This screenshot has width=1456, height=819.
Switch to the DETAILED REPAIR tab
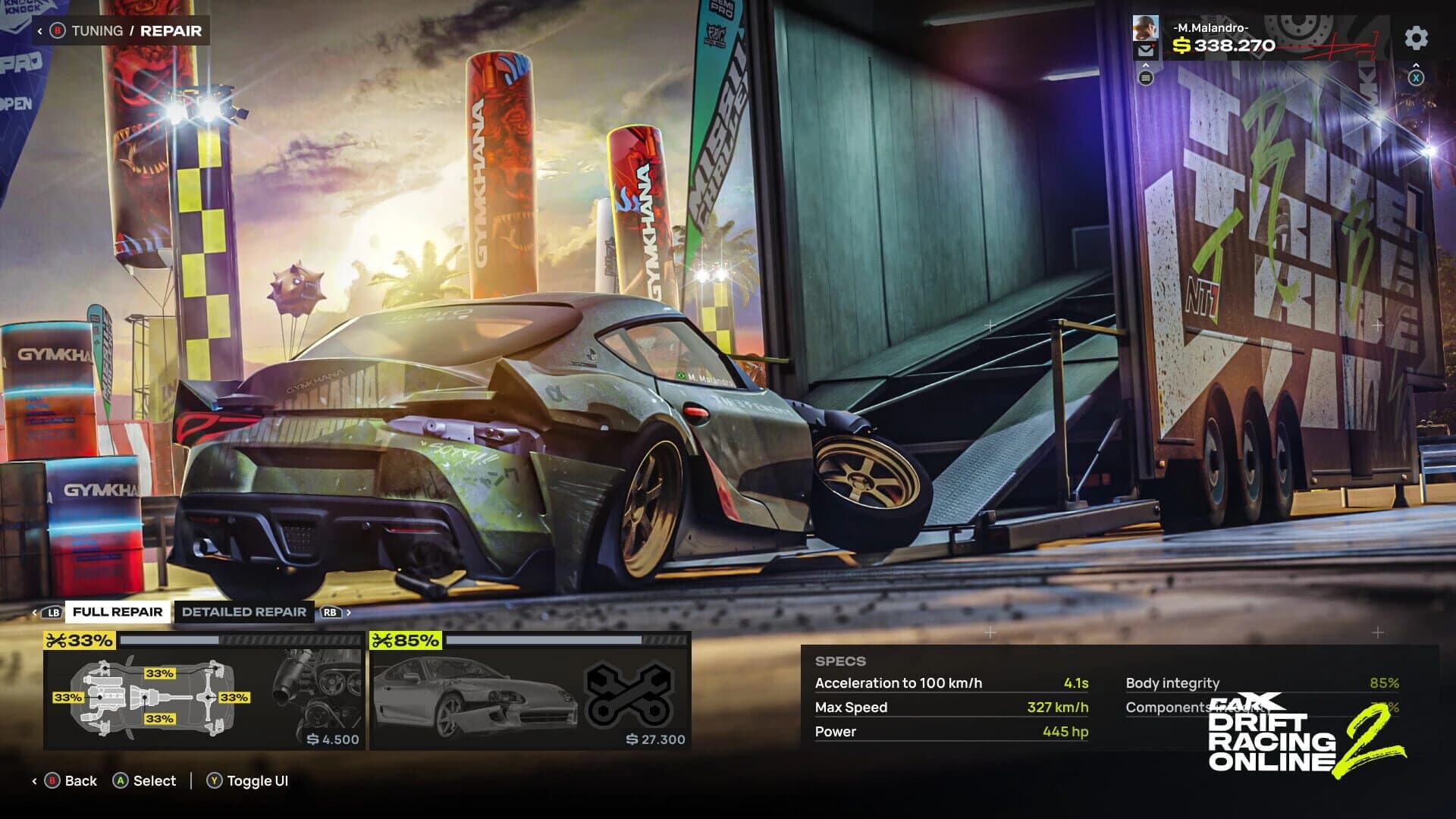(x=243, y=612)
